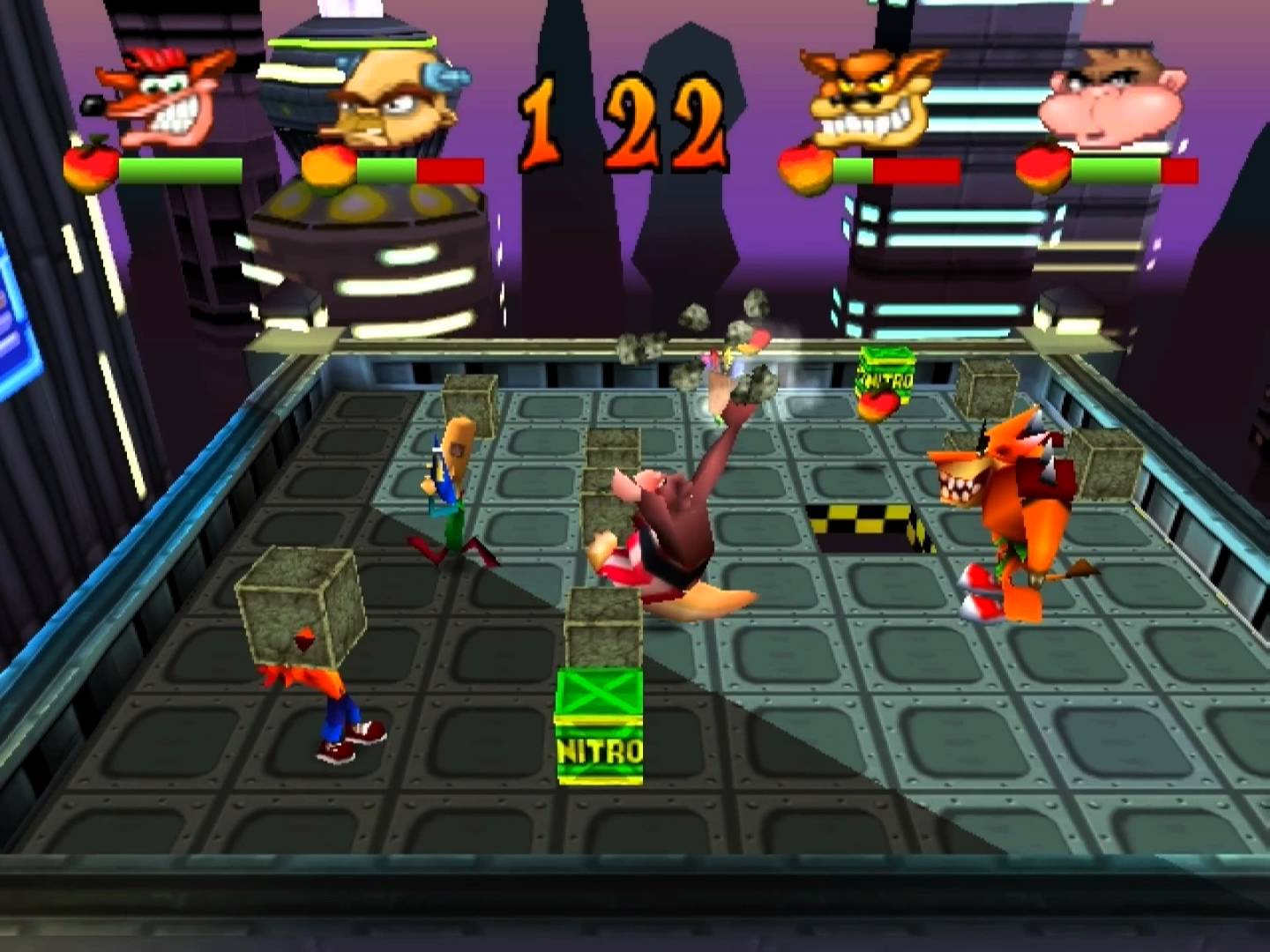Select the apple icon next to Cortex's gauge
The height and width of the screenshot is (952, 1270).
pyautogui.click(x=328, y=167)
